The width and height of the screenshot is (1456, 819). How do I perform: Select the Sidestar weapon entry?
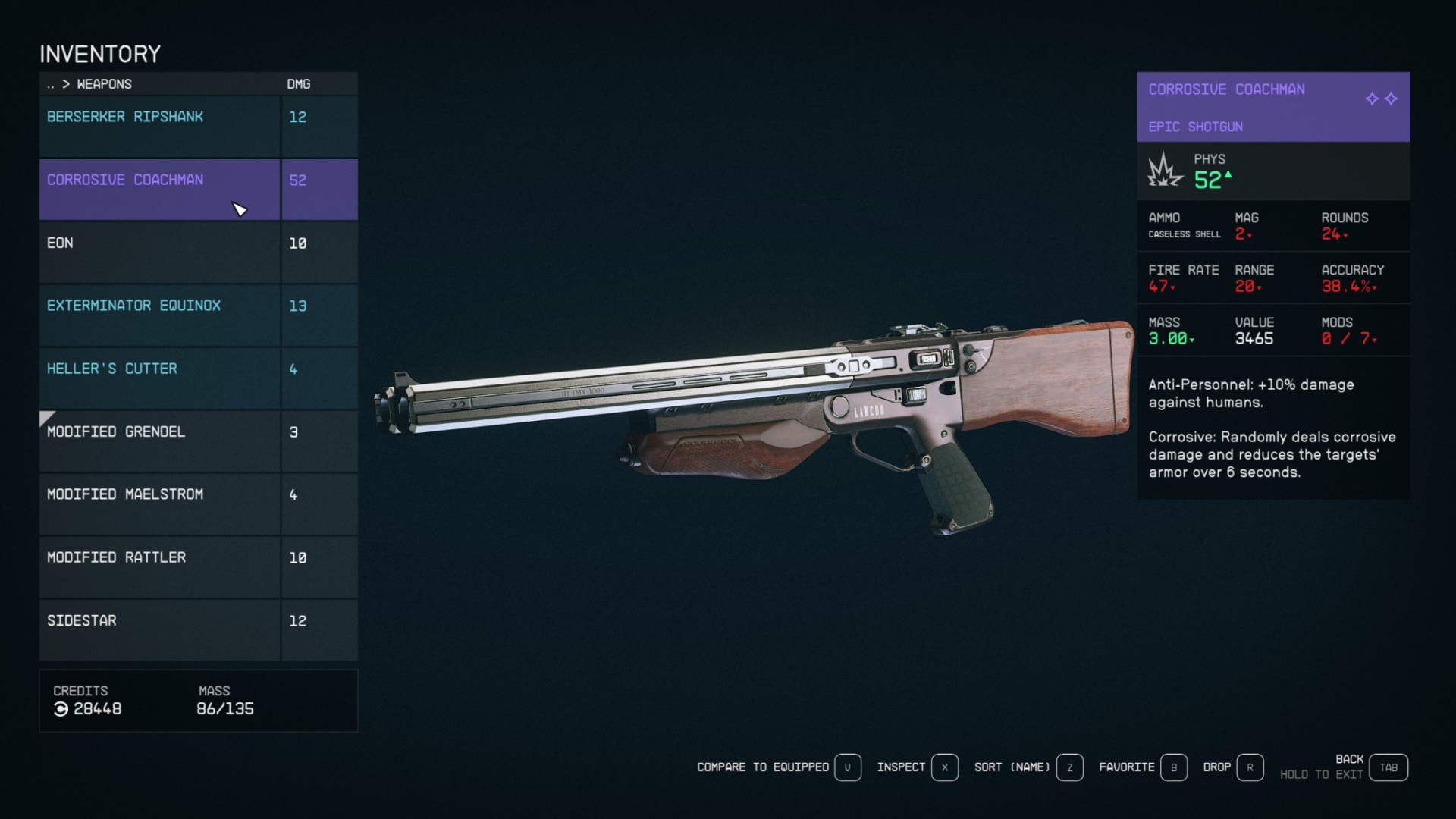(159, 629)
